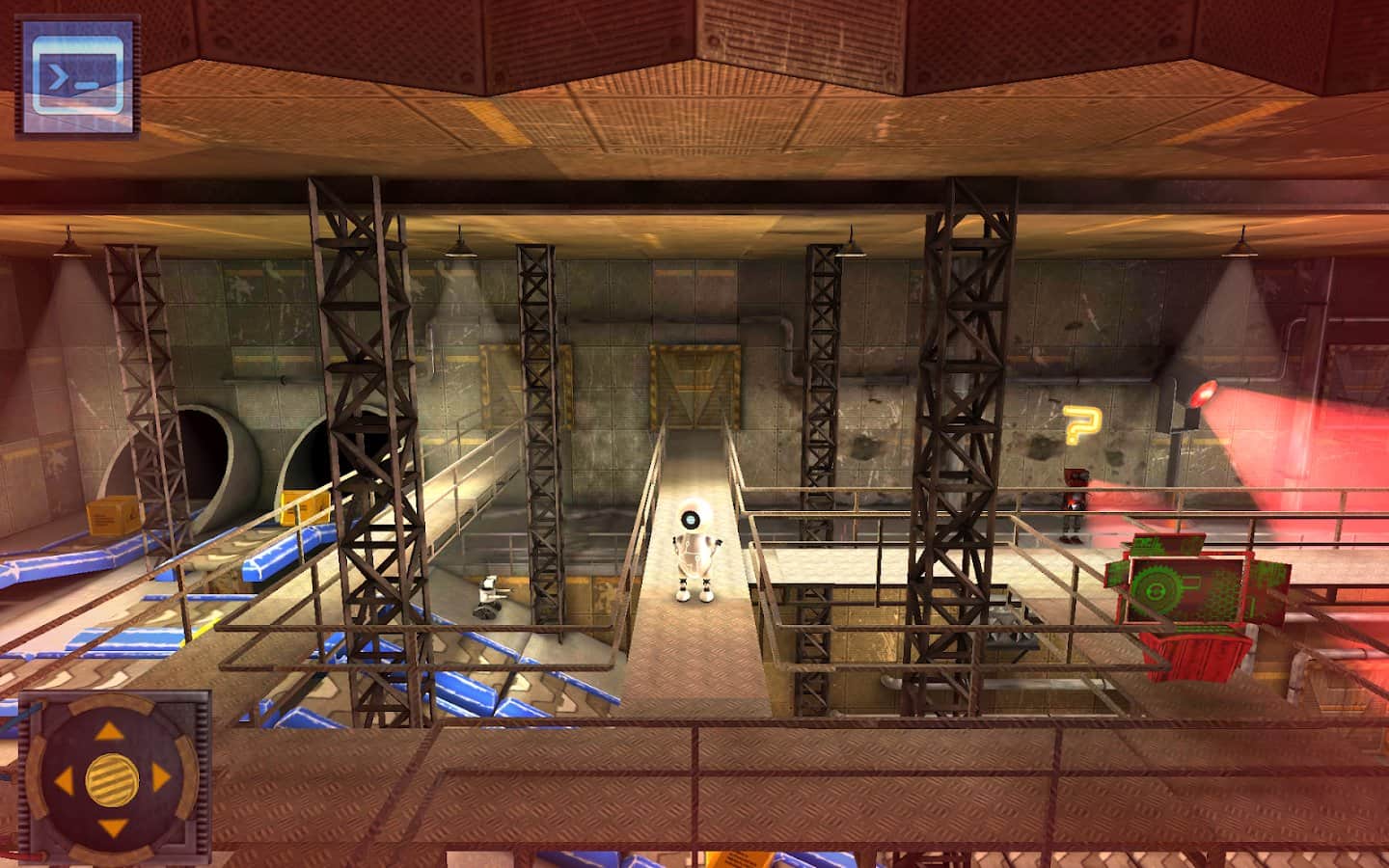Tap the d-pad up arrow
The height and width of the screenshot is (868, 1389).
point(111,731)
